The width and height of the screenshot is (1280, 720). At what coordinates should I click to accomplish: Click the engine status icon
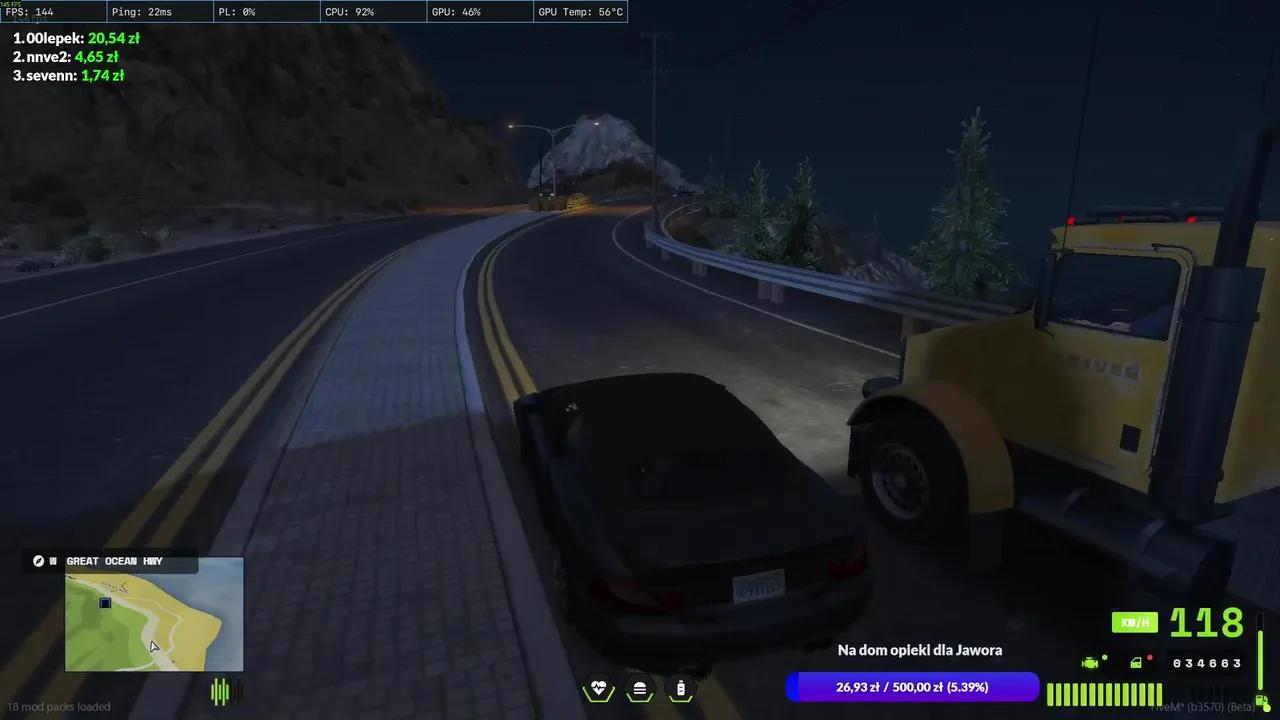click(x=1090, y=663)
